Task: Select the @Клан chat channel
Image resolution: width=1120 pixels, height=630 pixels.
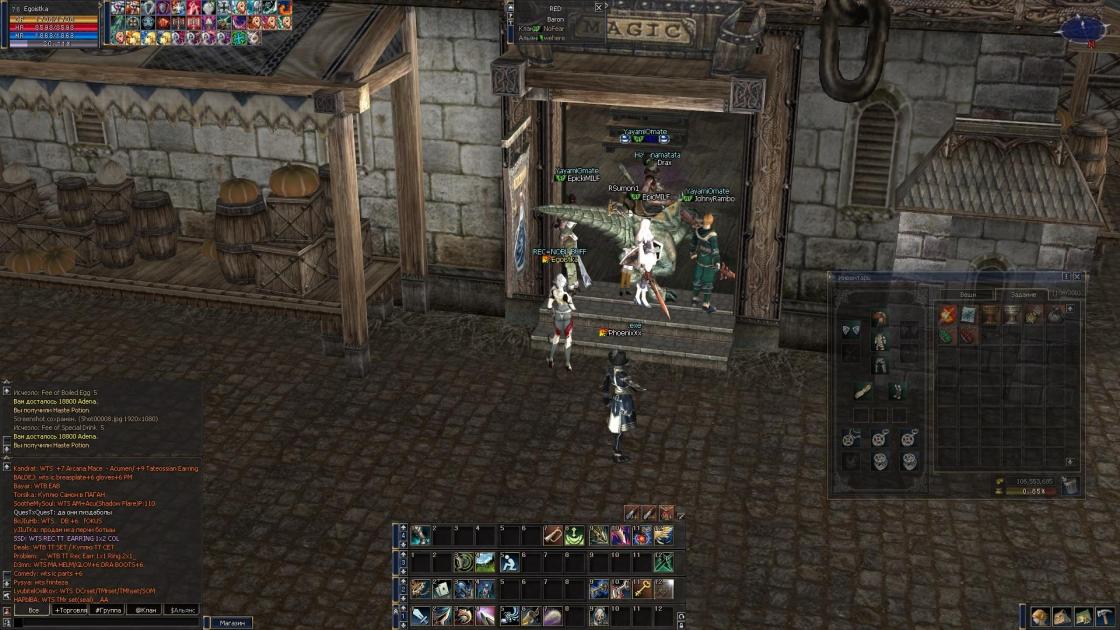Action: (146, 609)
